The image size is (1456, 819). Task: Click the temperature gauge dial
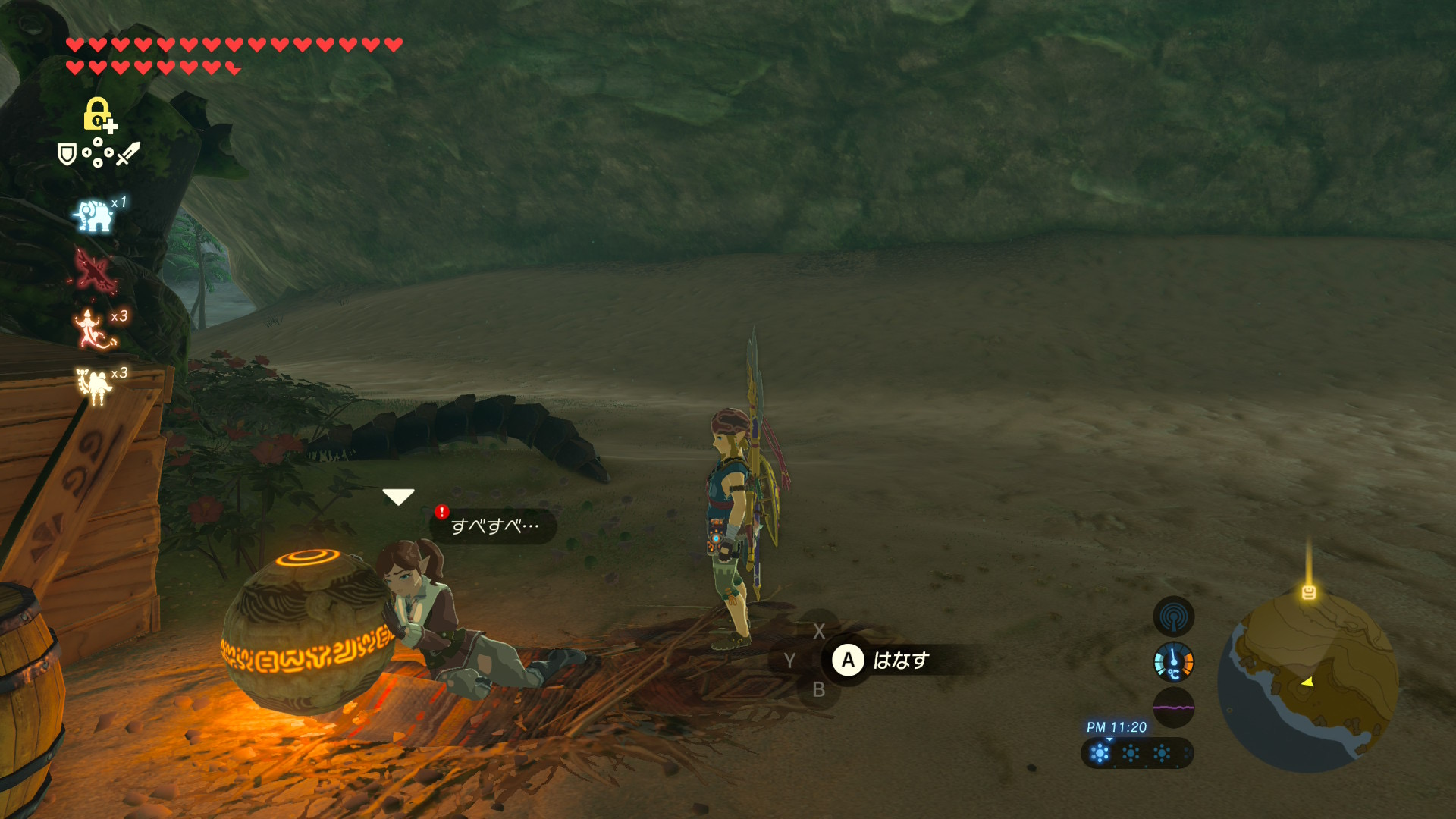tap(1173, 662)
